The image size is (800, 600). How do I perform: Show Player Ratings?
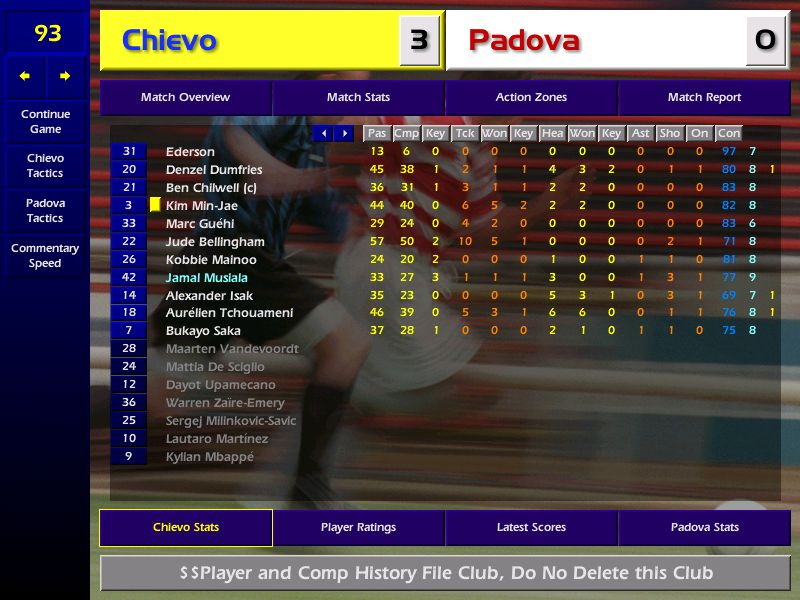pyautogui.click(x=358, y=528)
